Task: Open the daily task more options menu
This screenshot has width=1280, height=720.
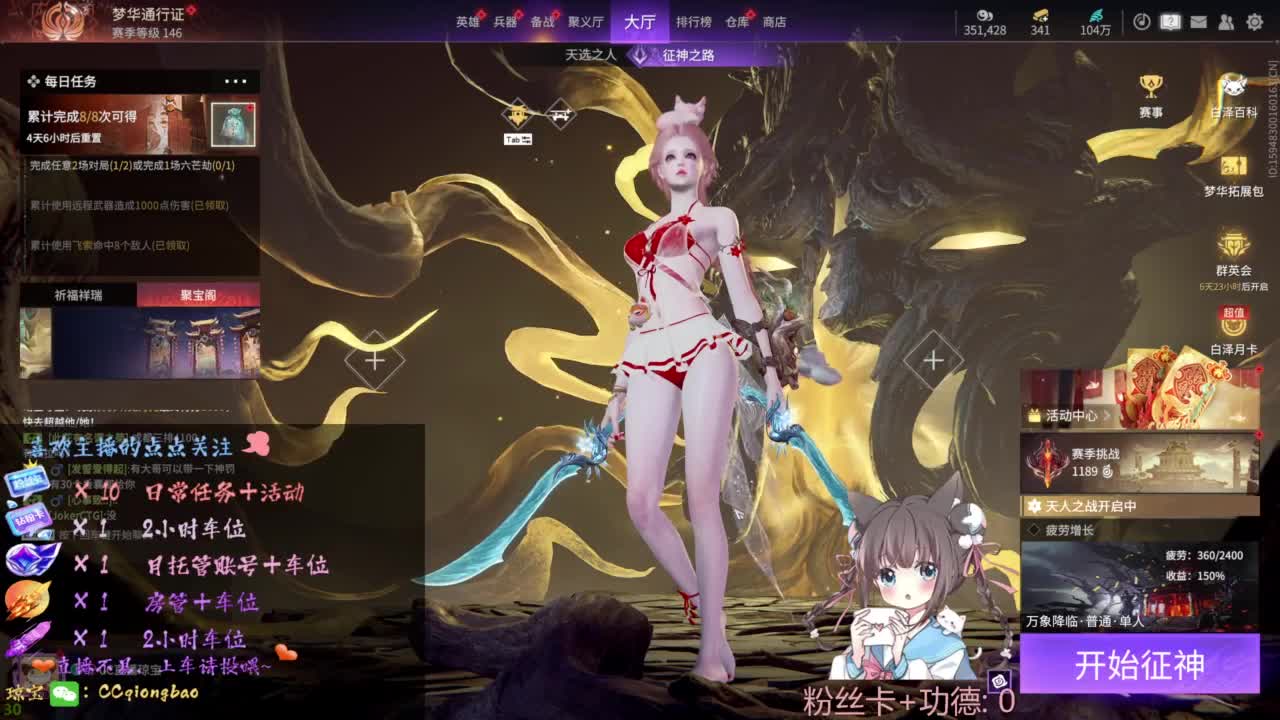Action: tap(236, 80)
